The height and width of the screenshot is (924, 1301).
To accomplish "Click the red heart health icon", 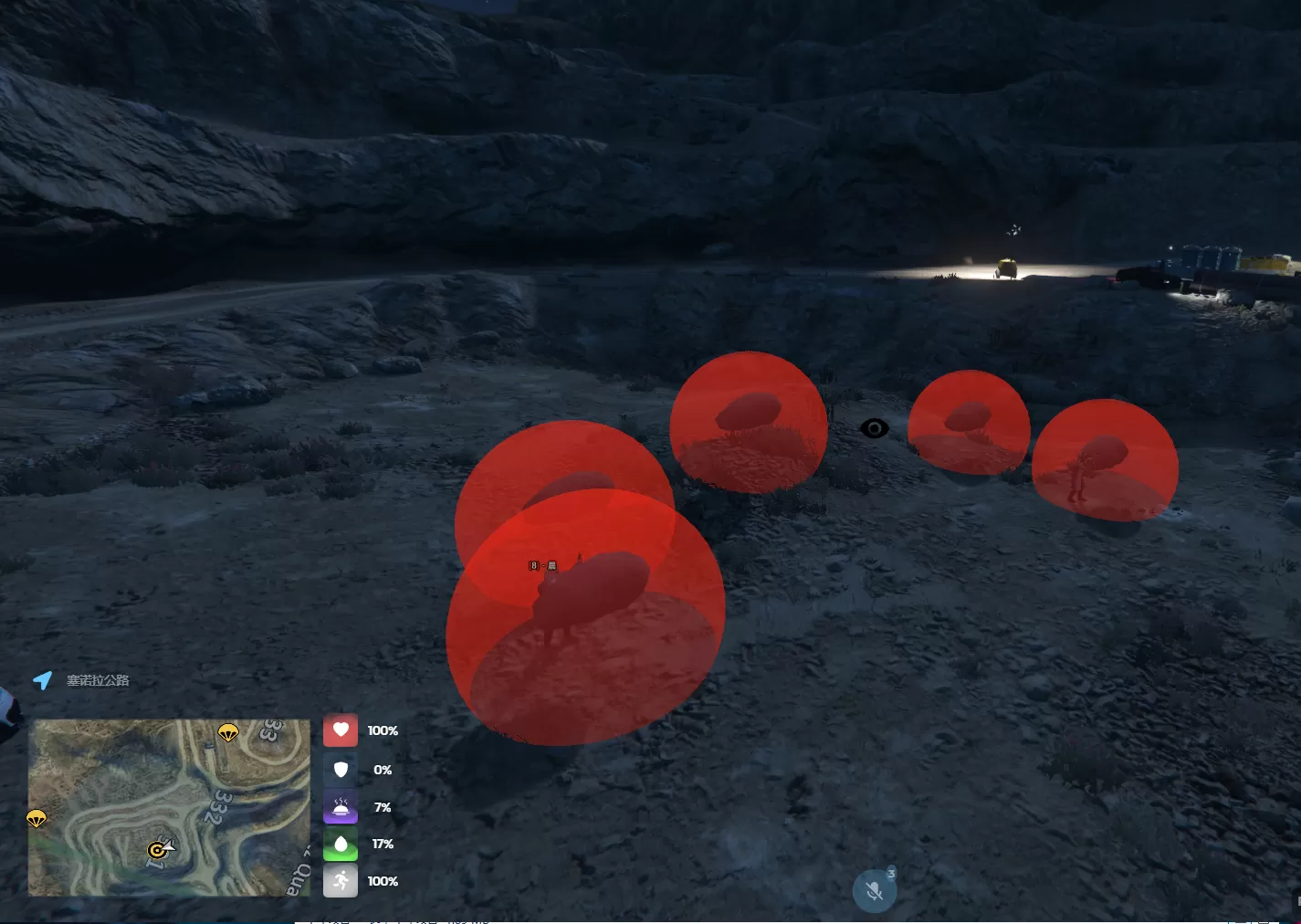I will pyautogui.click(x=341, y=730).
